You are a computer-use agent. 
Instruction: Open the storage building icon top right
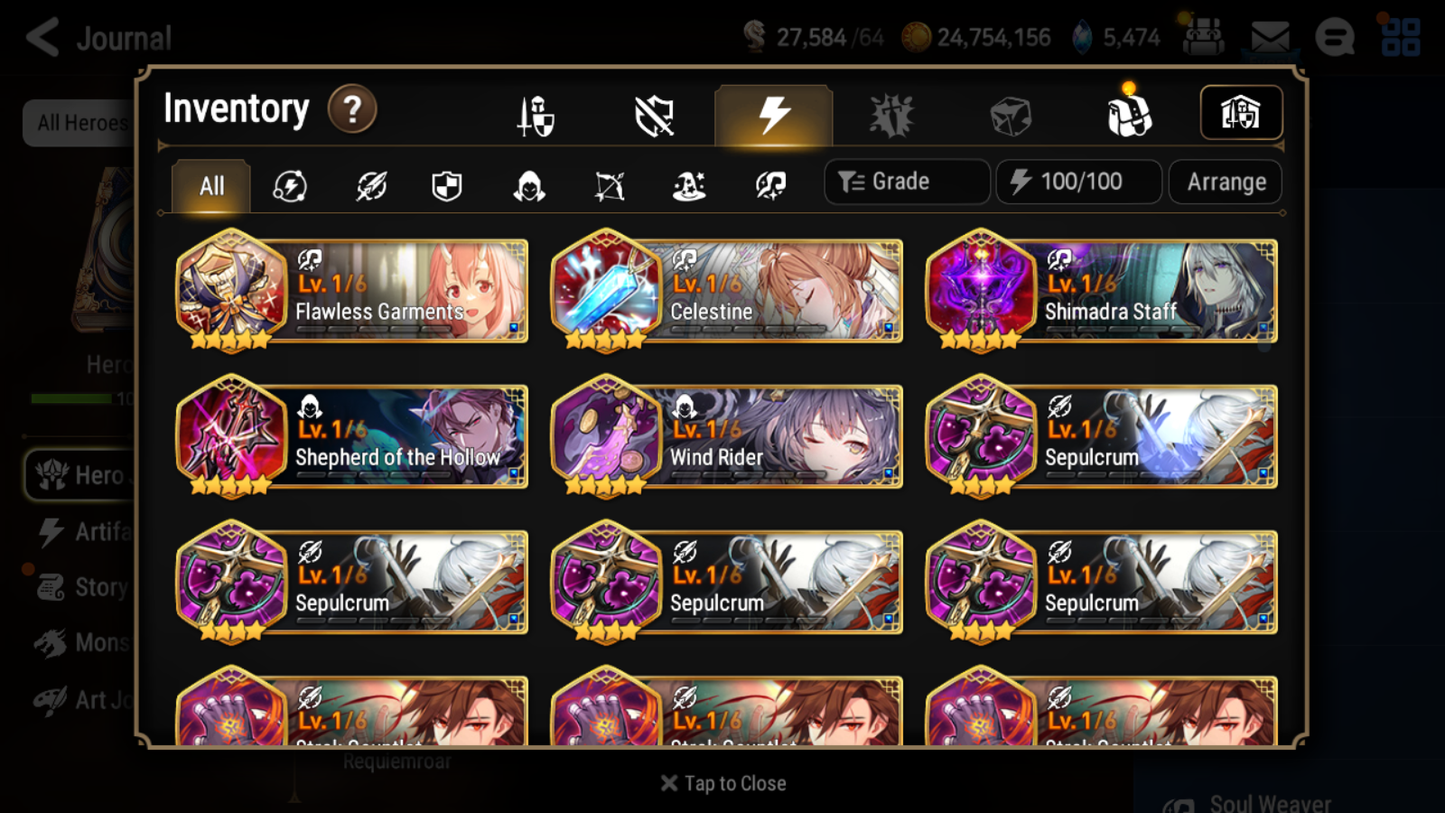[1241, 112]
